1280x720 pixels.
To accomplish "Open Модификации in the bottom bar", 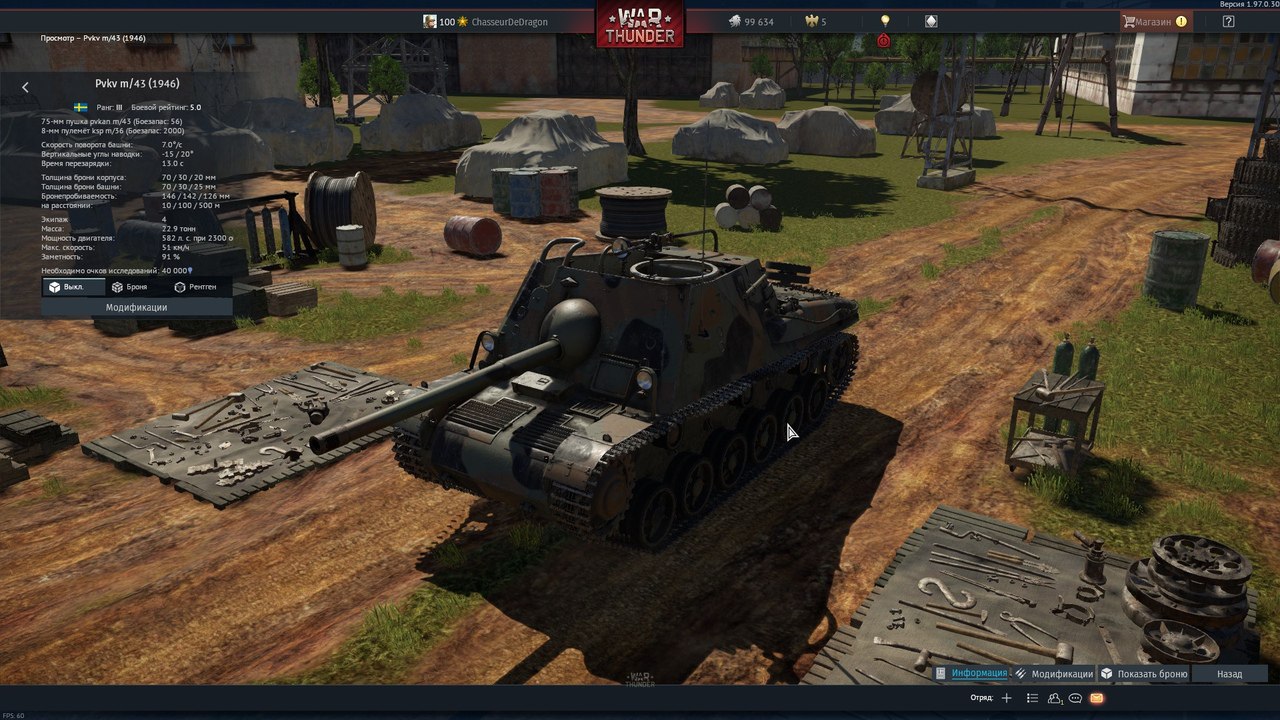I will click(x=1054, y=674).
